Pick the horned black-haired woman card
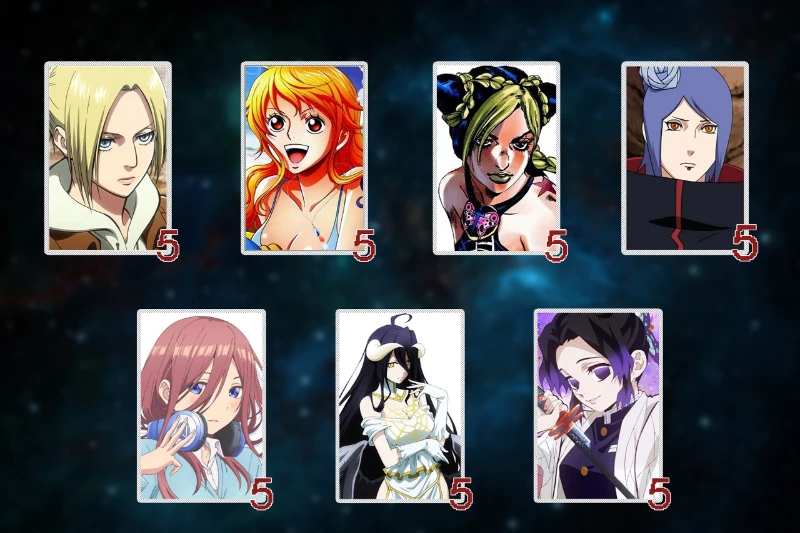 click(399, 405)
